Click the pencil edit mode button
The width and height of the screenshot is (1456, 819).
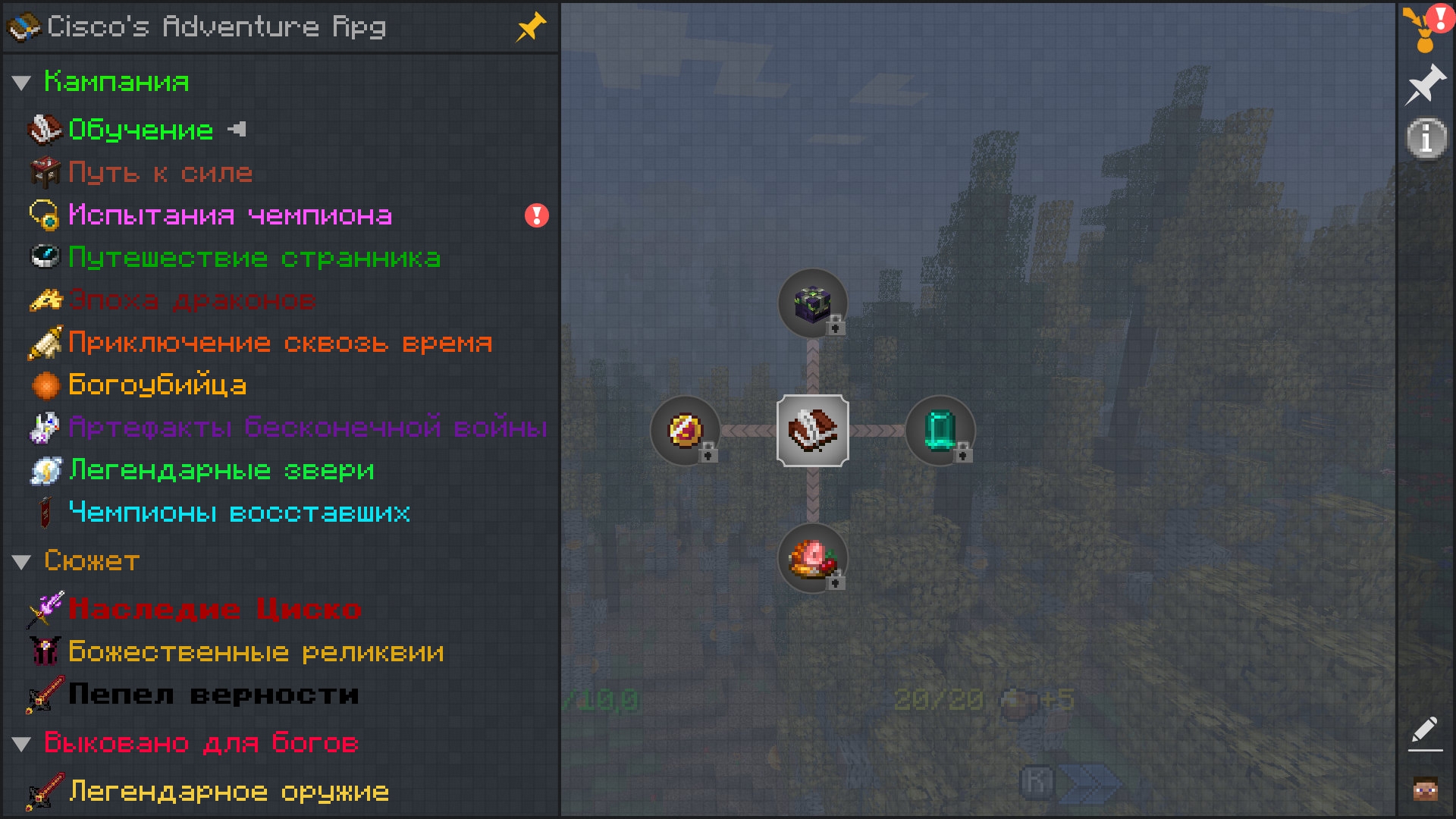1425,733
